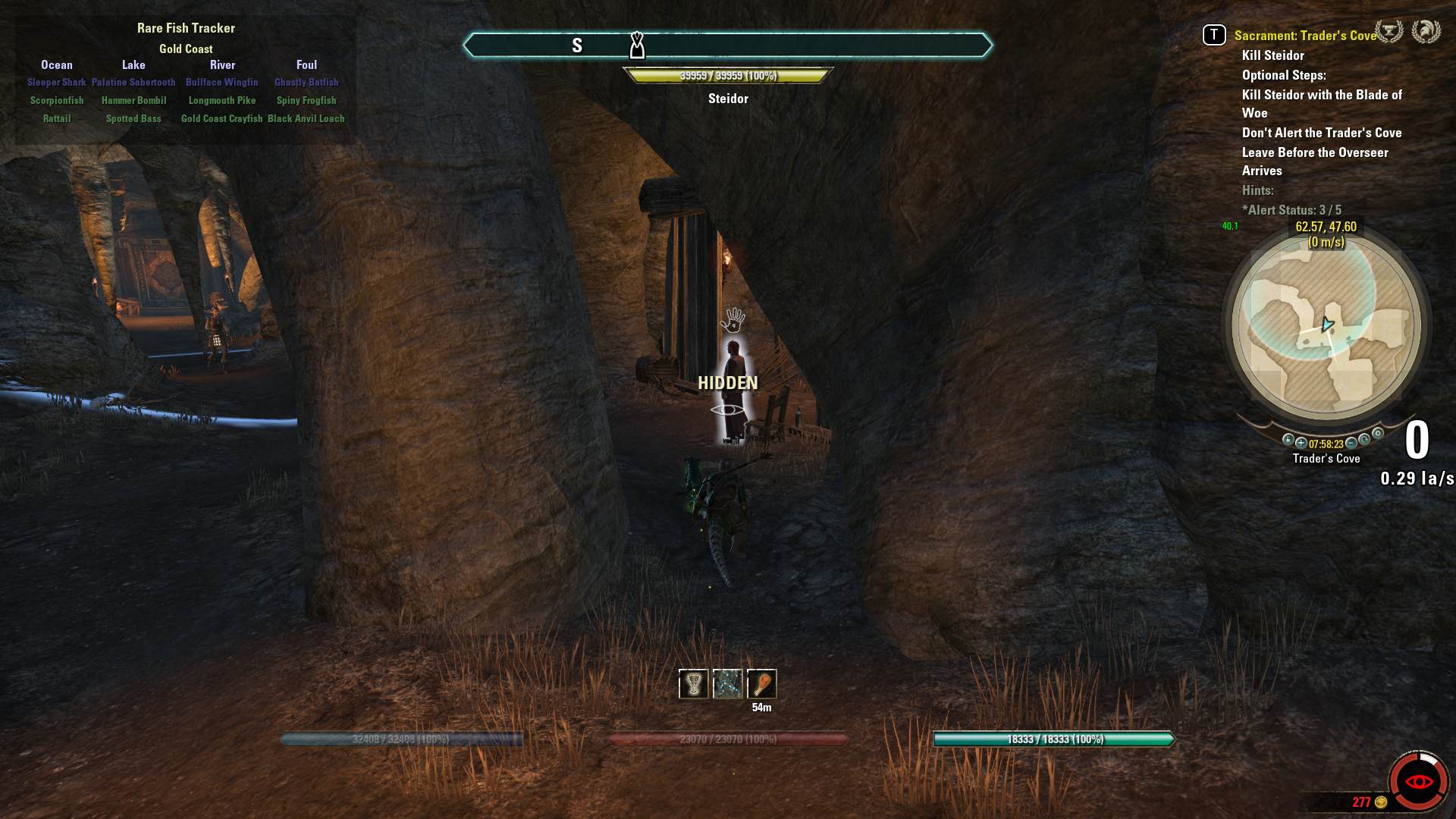This screenshot has height=819, width=1456.
Task: Click the Steidor target name plate
Action: point(728,99)
